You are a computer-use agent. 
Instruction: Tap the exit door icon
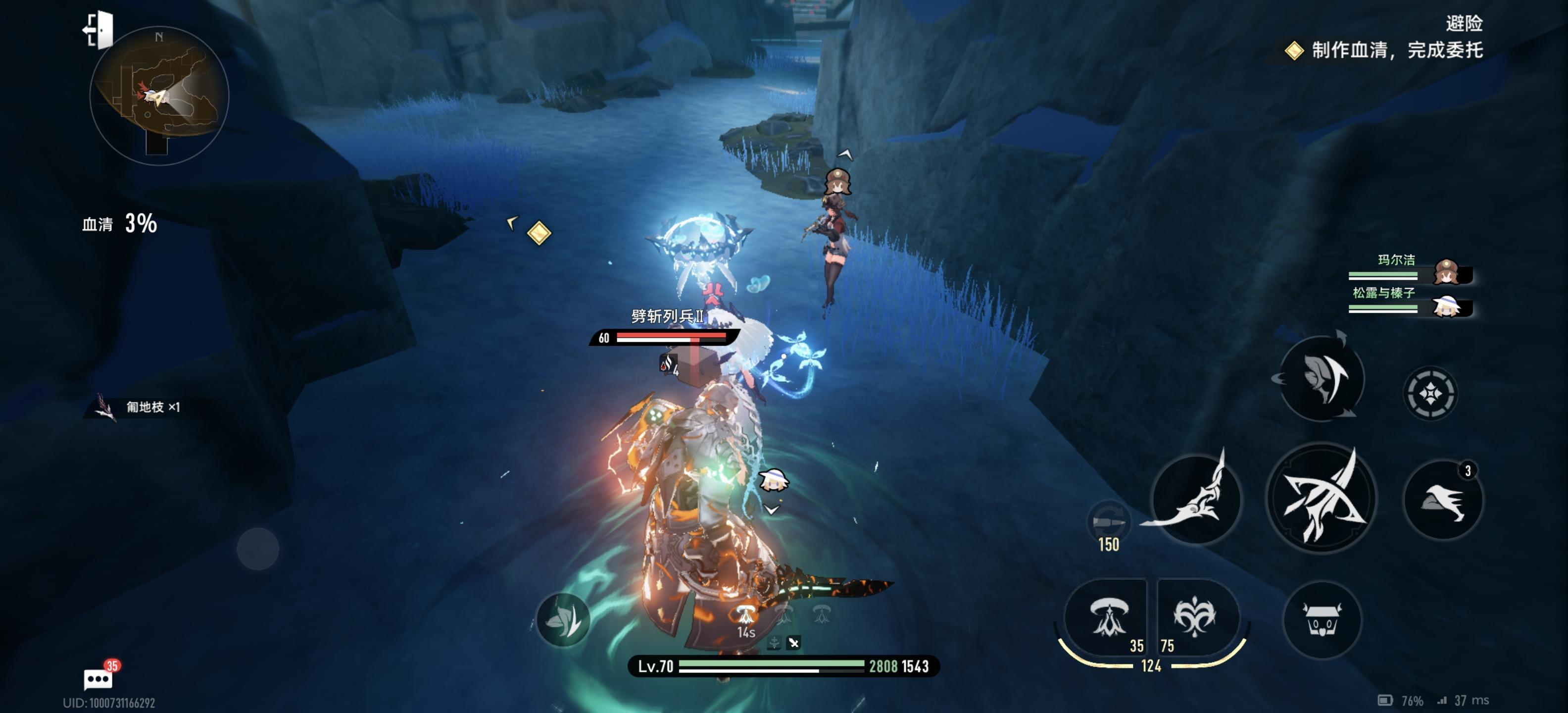pyautogui.click(x=98, y=30)
